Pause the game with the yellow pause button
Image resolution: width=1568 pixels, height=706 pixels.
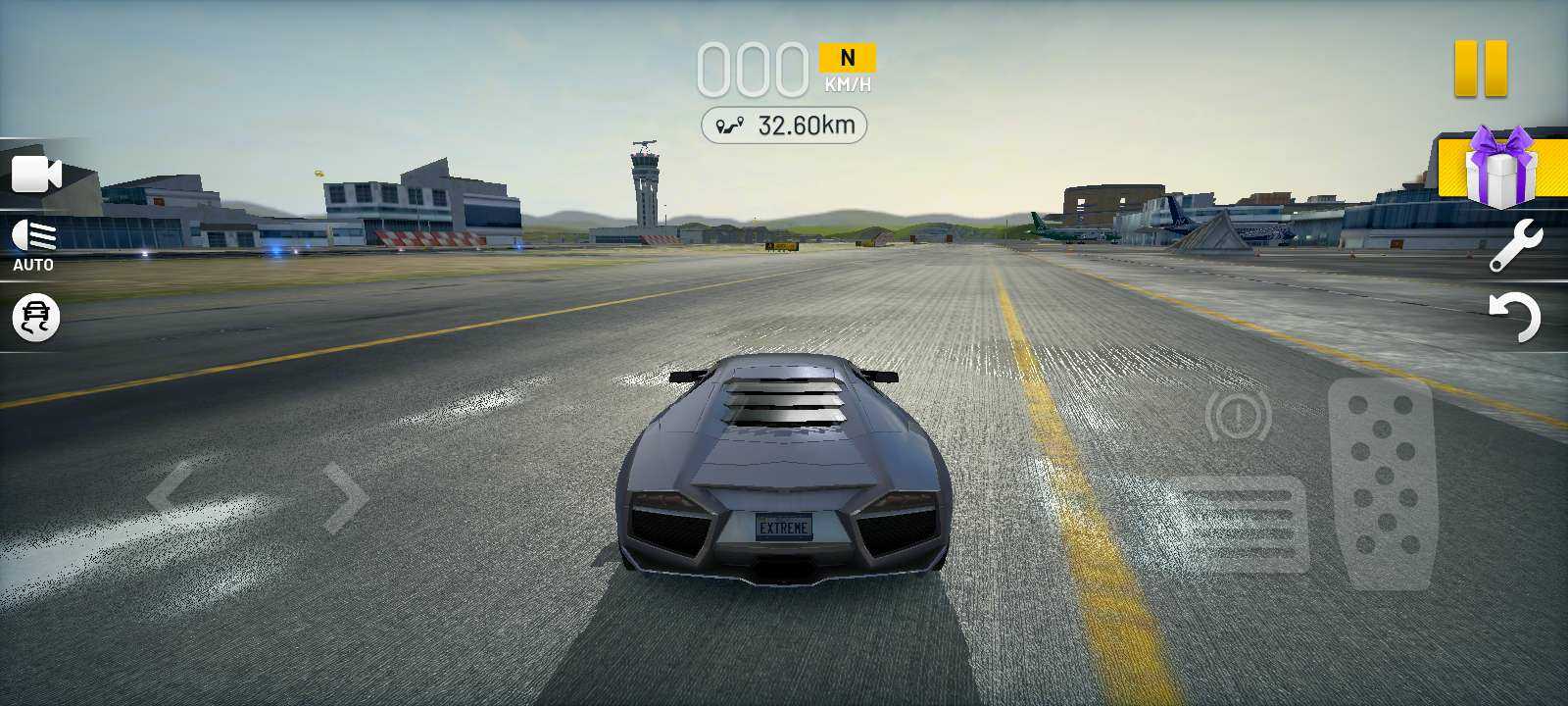click(1480, 69)
